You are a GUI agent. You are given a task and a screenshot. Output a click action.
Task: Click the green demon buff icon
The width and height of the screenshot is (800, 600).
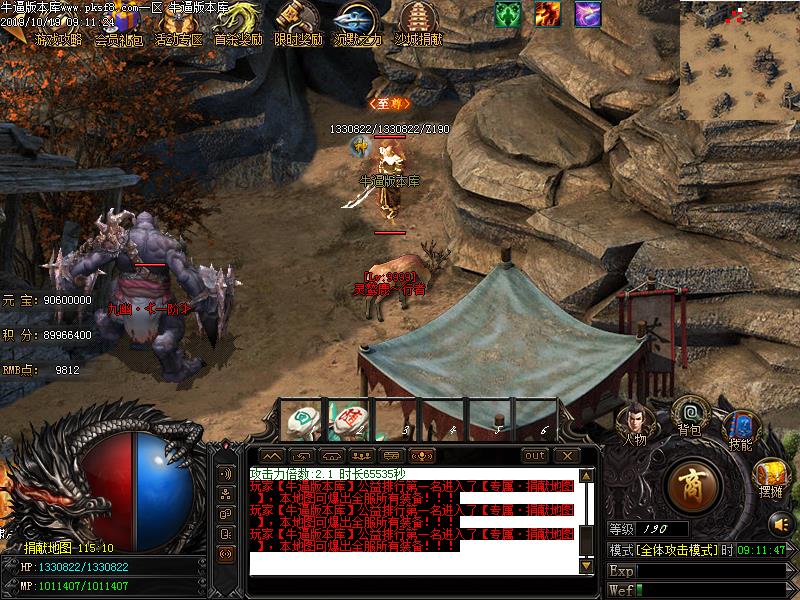508,14
